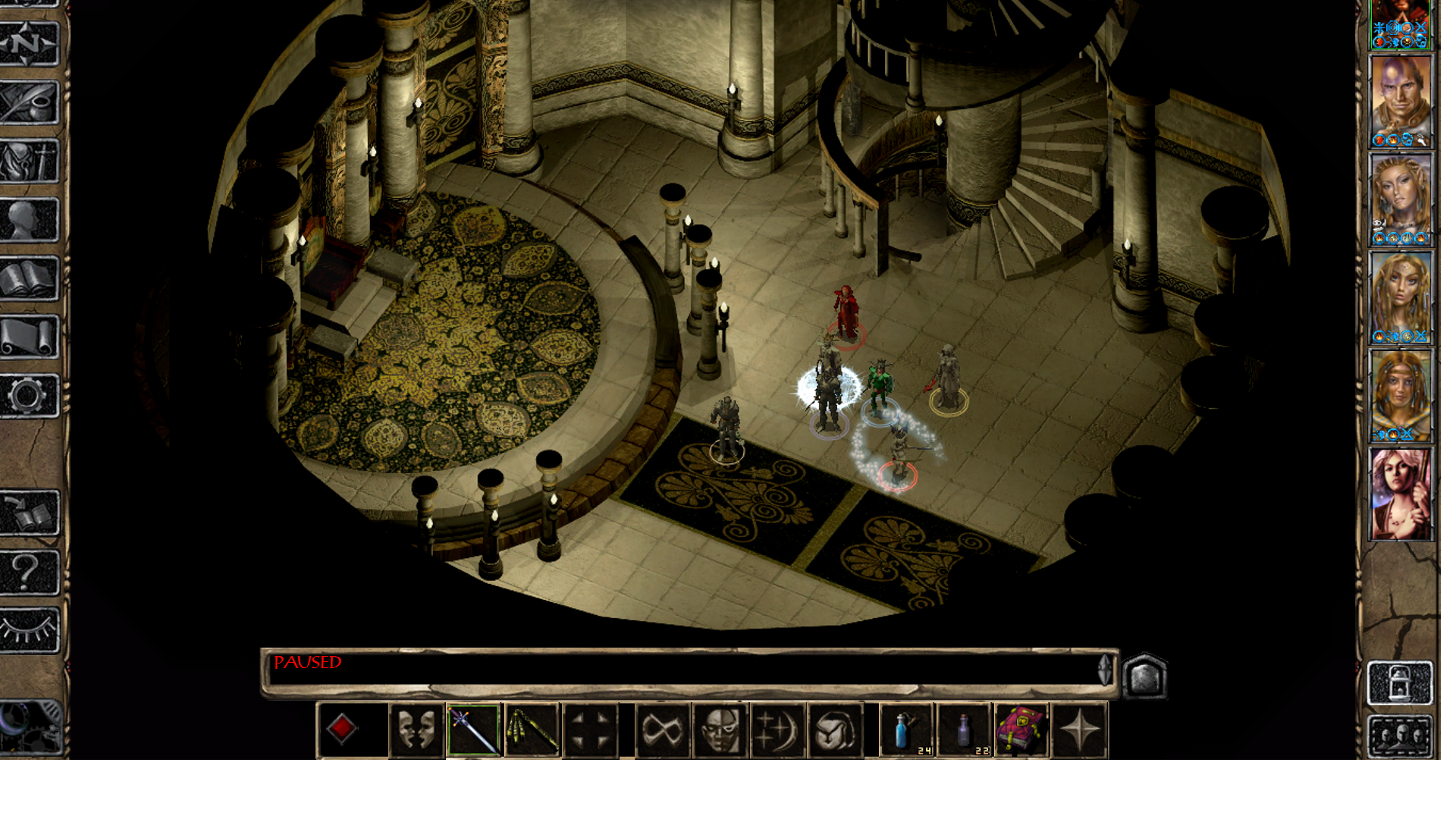Toggle the padlock button above the party-select button
1456x819 pixels.
pyautogui.click(x=1400, y=682)
